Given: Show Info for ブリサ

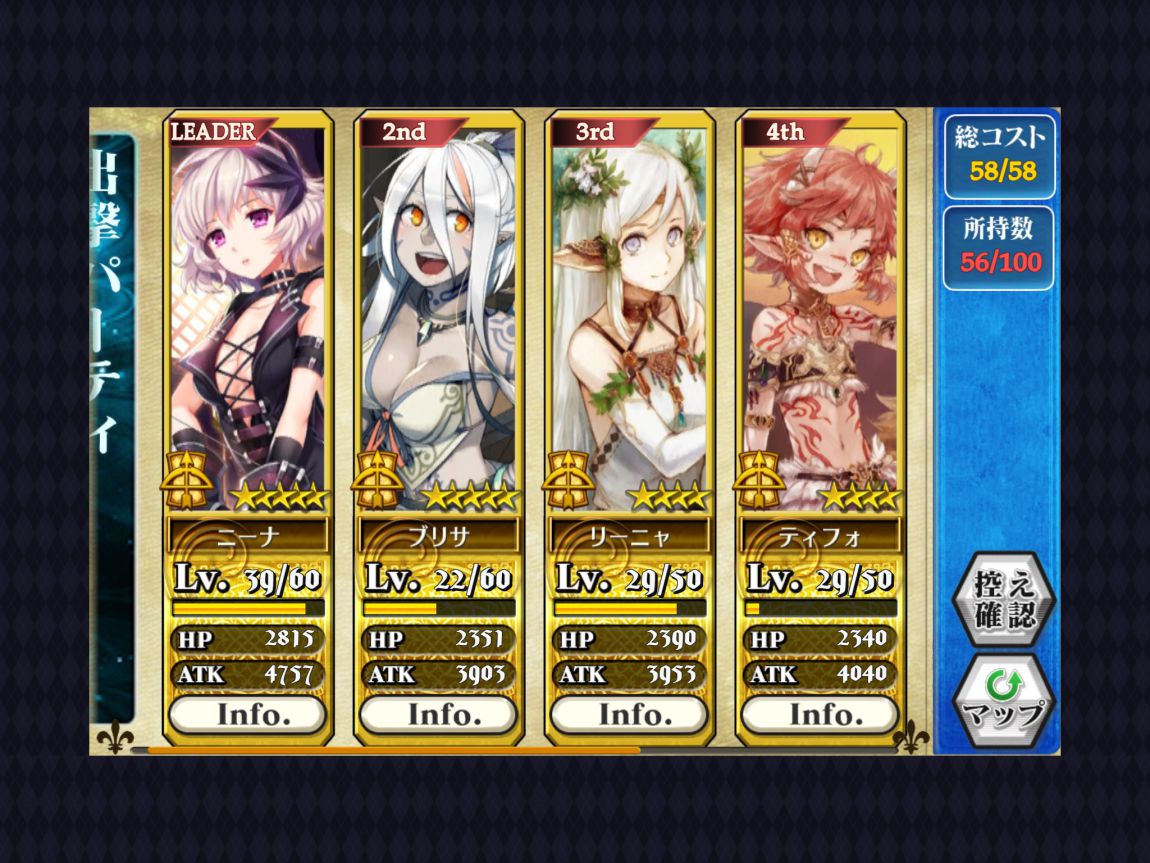Looking at the screenshot, I should pyautogui.click(x=438, y=715).
